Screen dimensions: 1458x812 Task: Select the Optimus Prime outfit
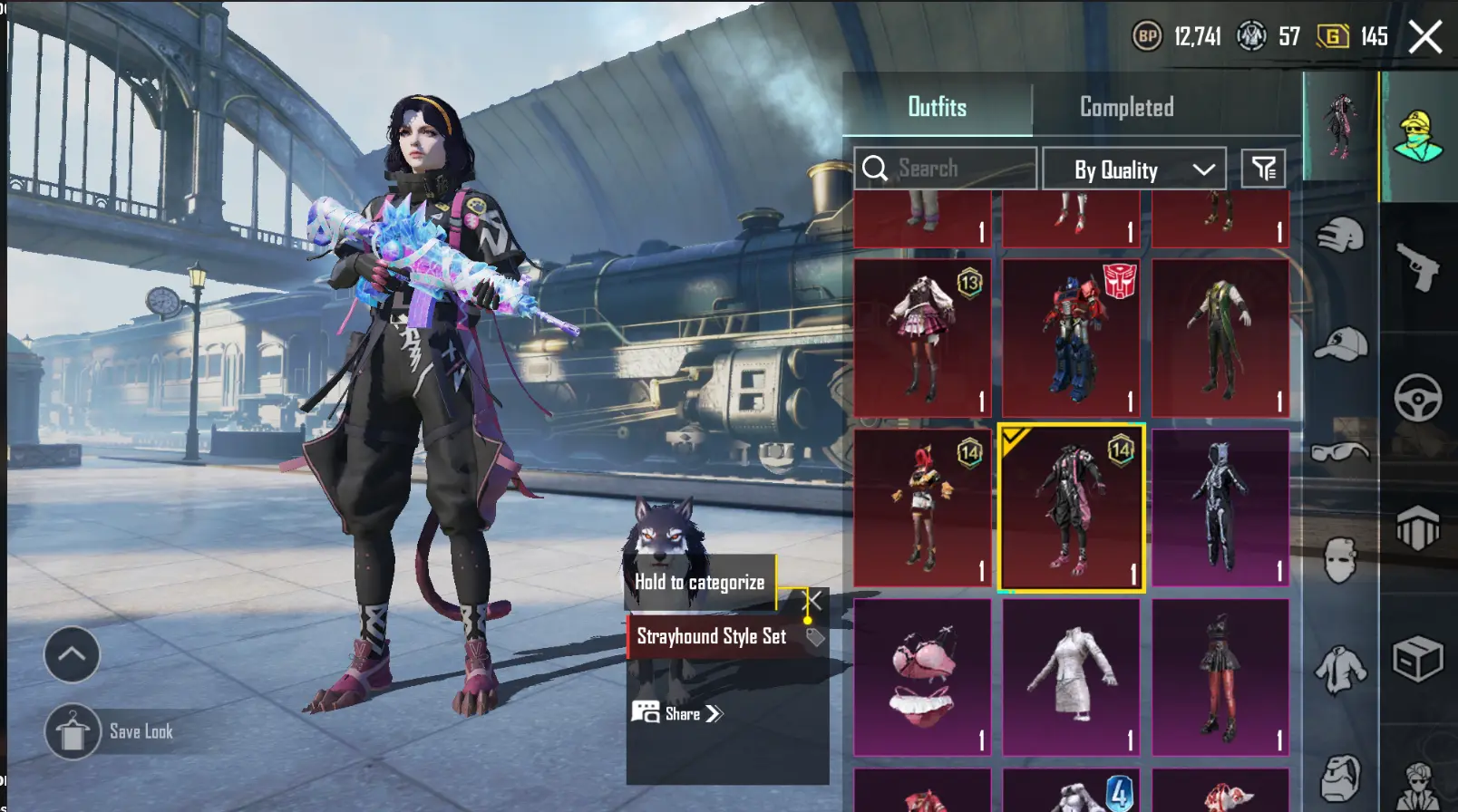1071,338
